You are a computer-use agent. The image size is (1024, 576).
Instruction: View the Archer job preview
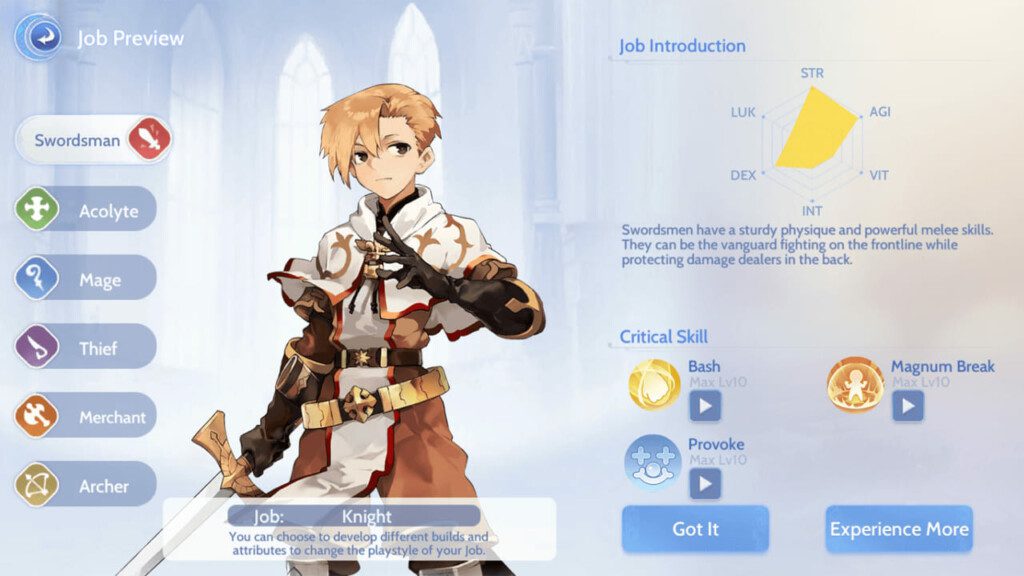(87, 486)
